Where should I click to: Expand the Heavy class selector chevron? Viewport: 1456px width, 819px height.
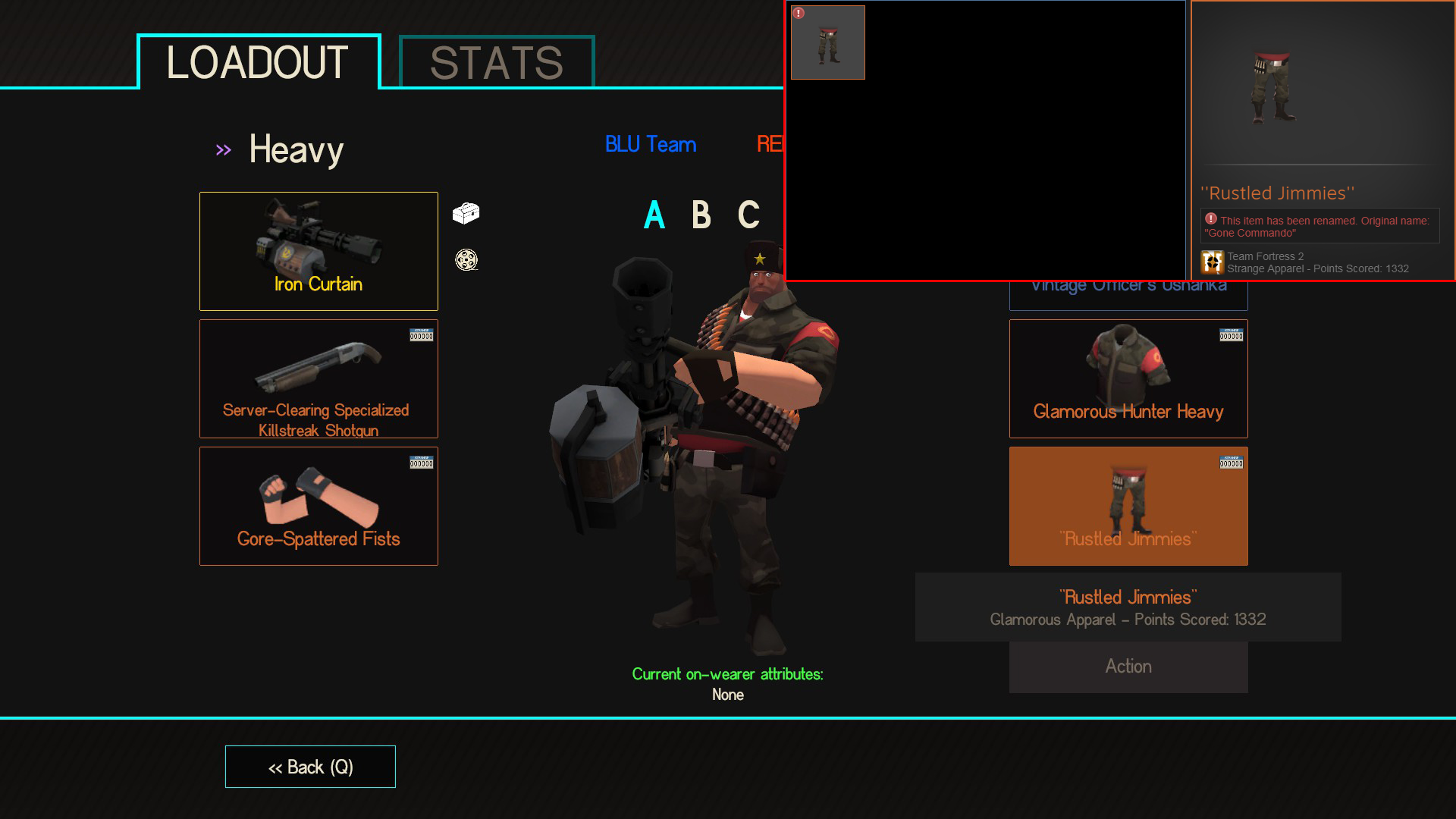click(x=223, y=149)
